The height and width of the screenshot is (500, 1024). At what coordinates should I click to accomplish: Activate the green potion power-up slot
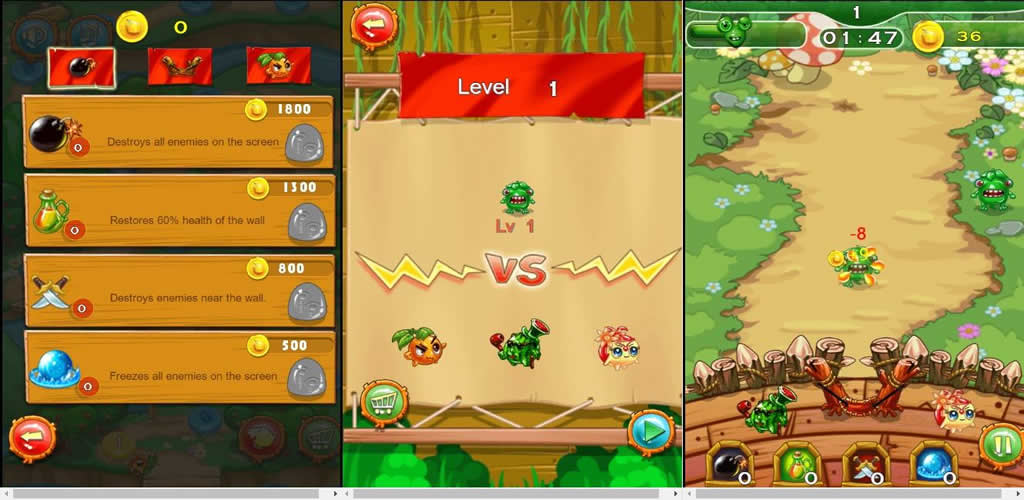coord(794,463)
